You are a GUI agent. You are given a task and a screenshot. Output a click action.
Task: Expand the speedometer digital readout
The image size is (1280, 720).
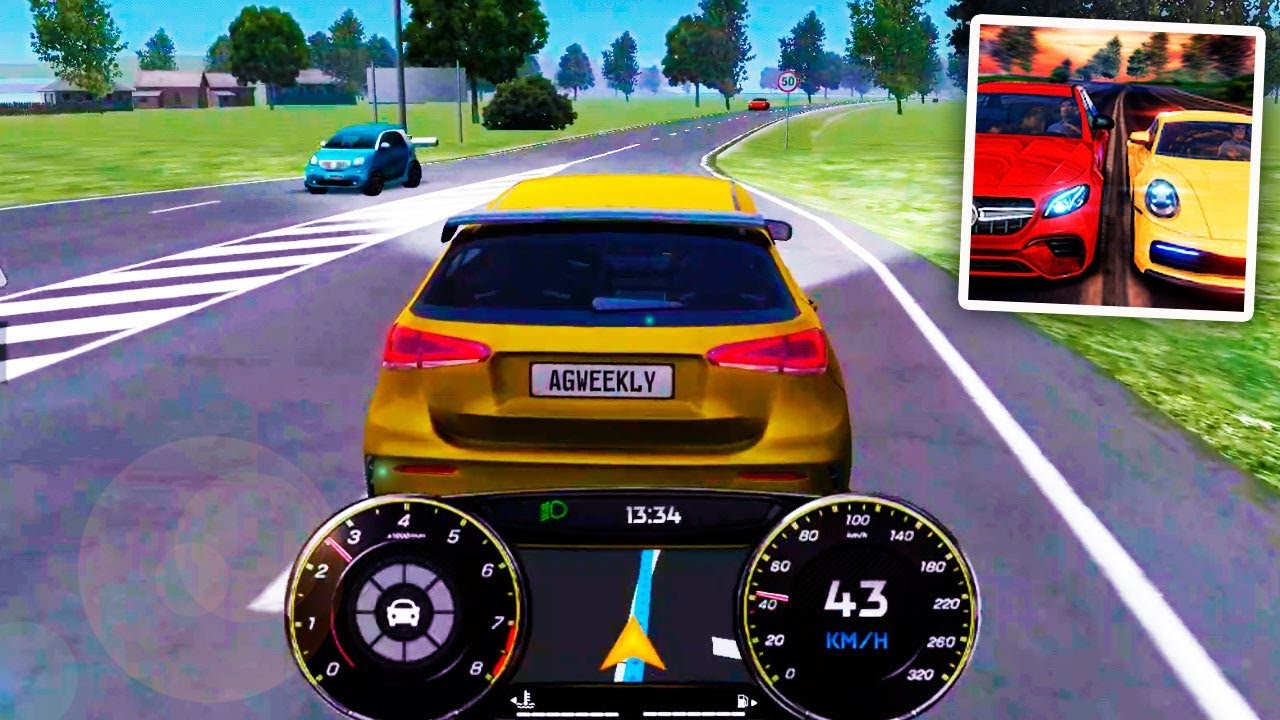[x=858, y=595]
